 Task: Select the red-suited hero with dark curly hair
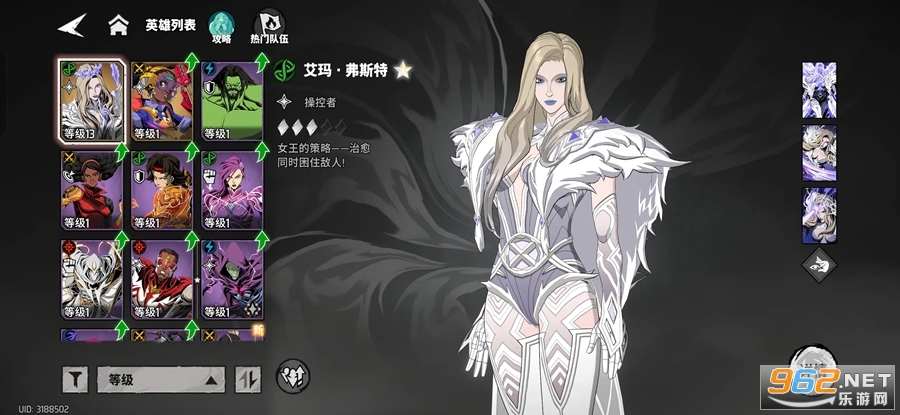pyautogui.click(x=92, y=191)
